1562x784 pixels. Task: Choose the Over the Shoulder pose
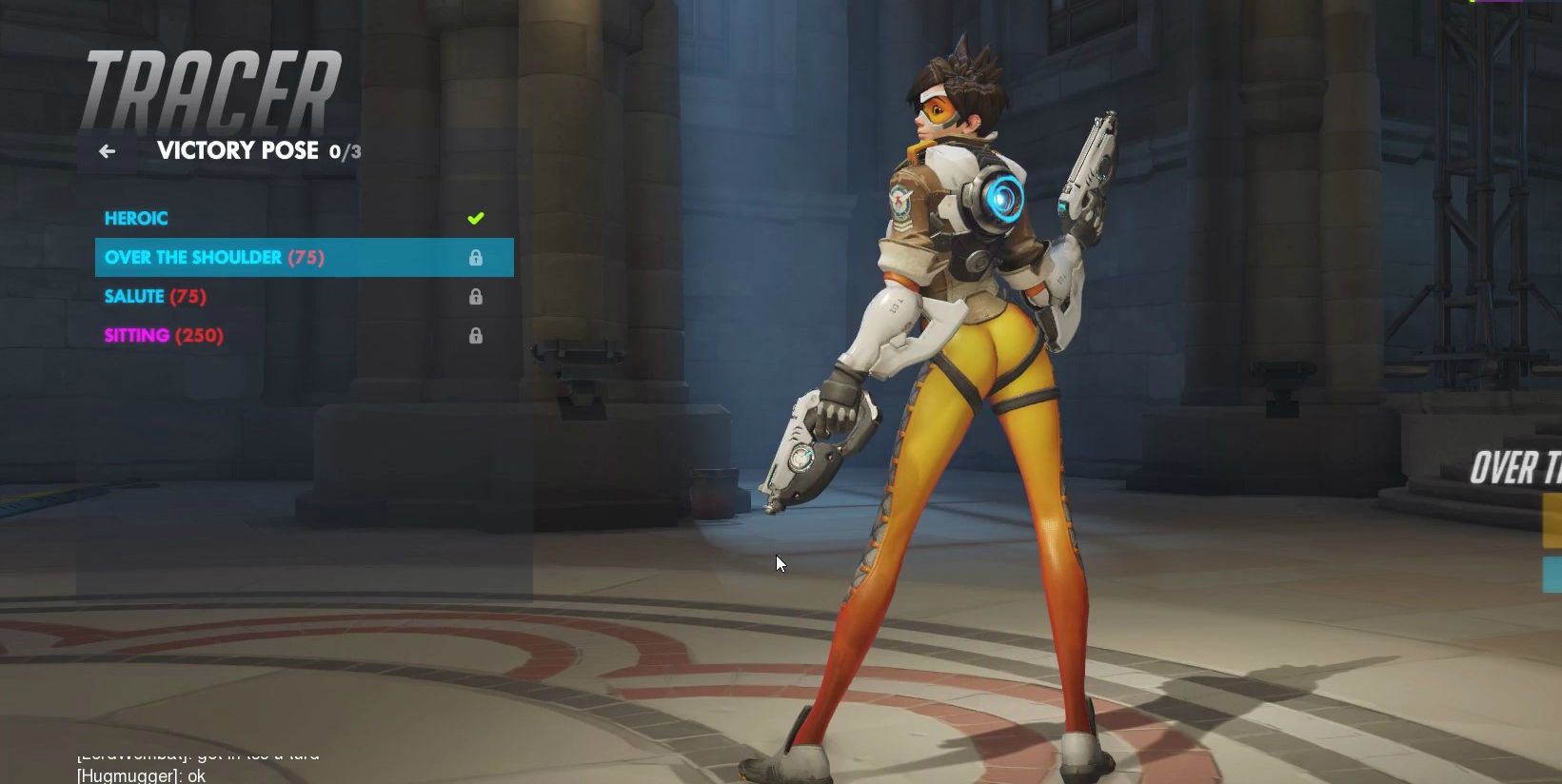214,258
